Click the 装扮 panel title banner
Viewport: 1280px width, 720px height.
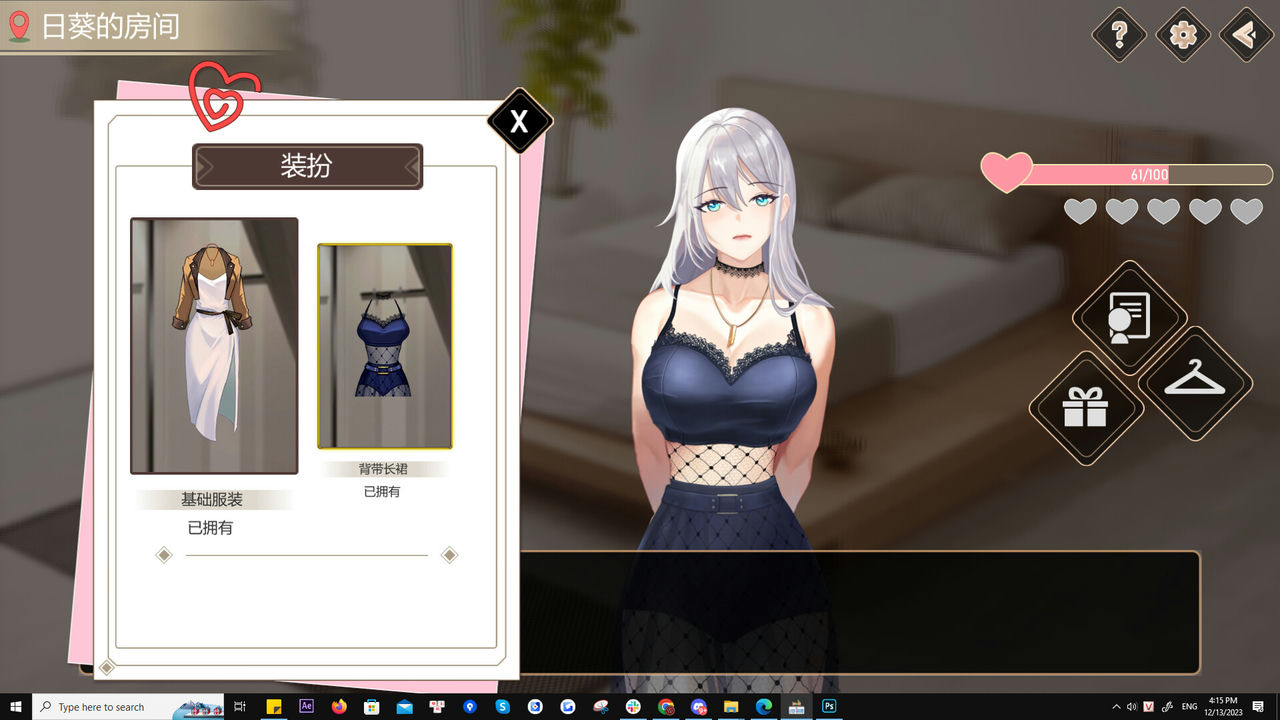(x=307, y=167)
